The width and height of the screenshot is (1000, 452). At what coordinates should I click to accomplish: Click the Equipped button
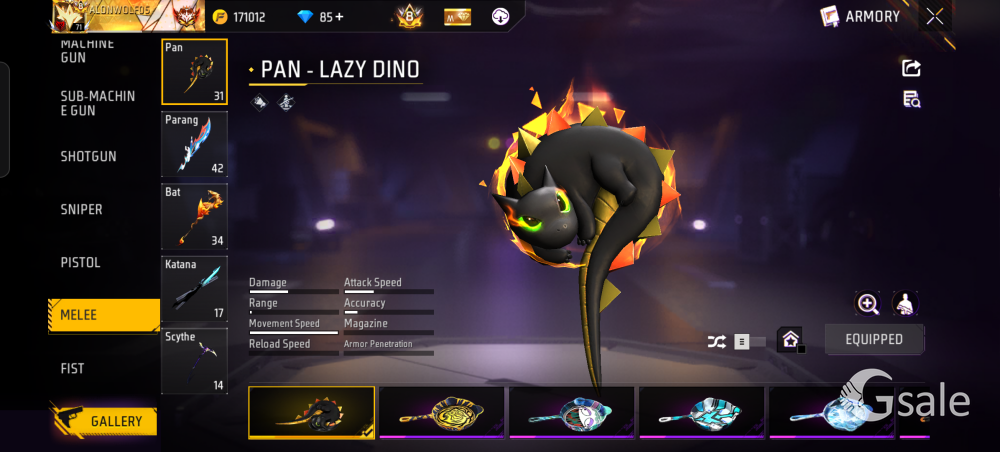(874, 339)
